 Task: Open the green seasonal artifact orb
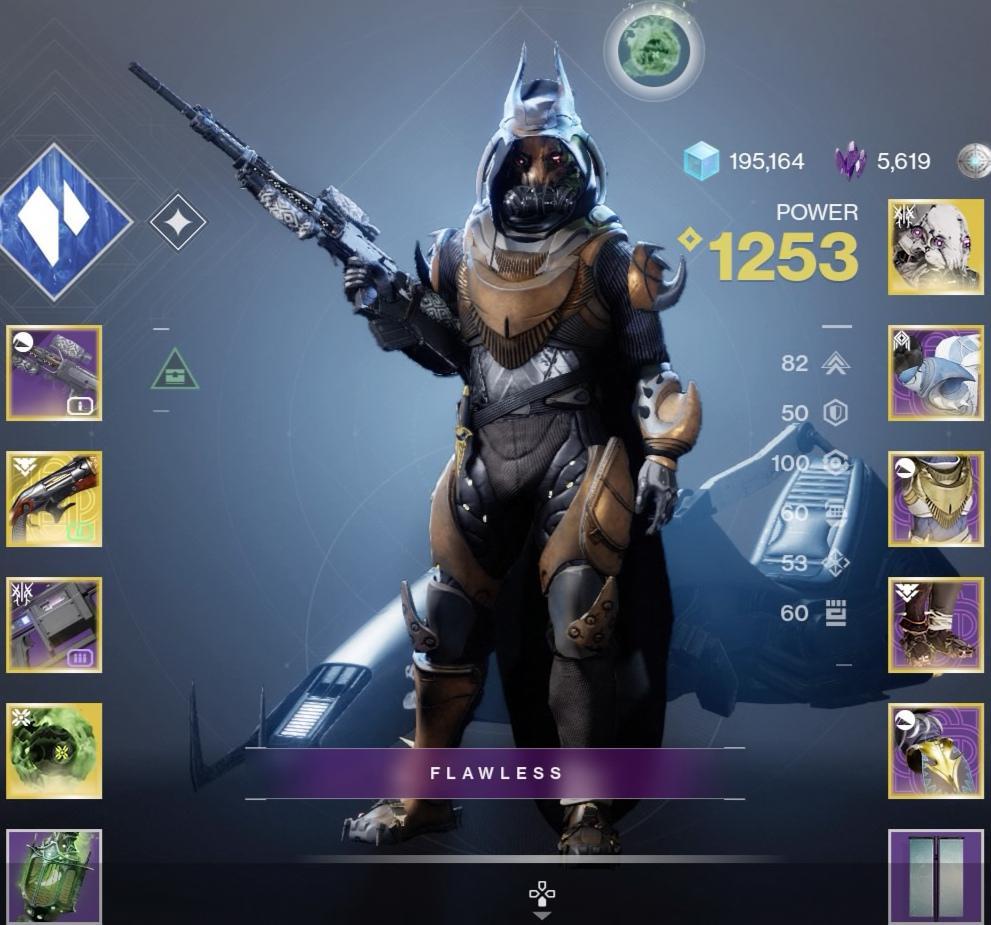(653, 49)
